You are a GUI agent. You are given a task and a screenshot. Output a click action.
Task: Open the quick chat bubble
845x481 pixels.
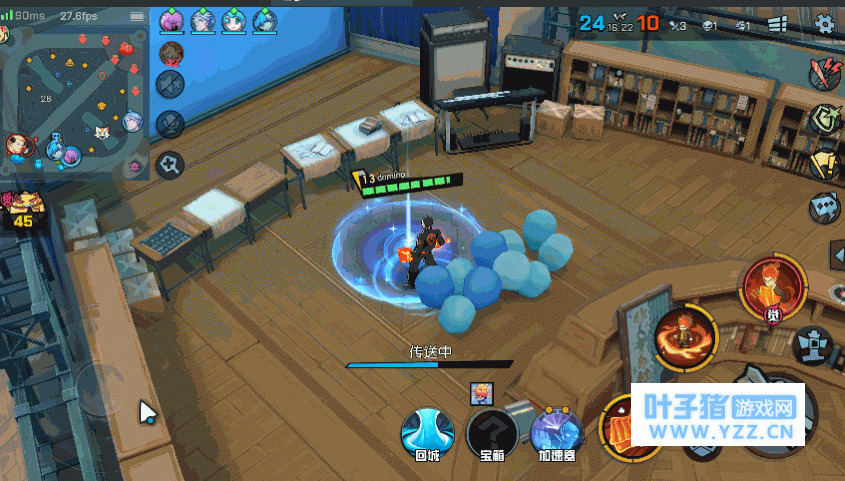tap(824, 208)
